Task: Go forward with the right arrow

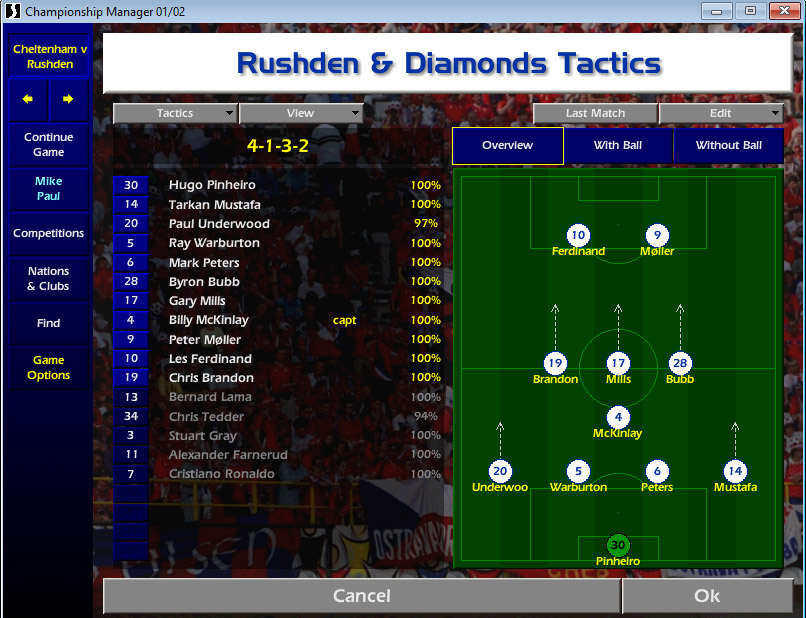Action: 68,99
